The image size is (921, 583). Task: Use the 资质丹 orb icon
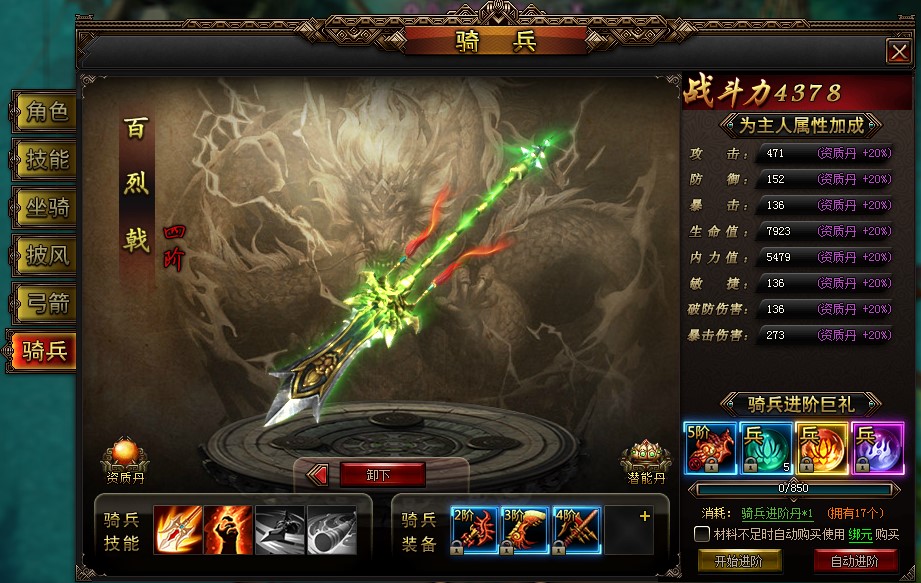click(125, 457)
